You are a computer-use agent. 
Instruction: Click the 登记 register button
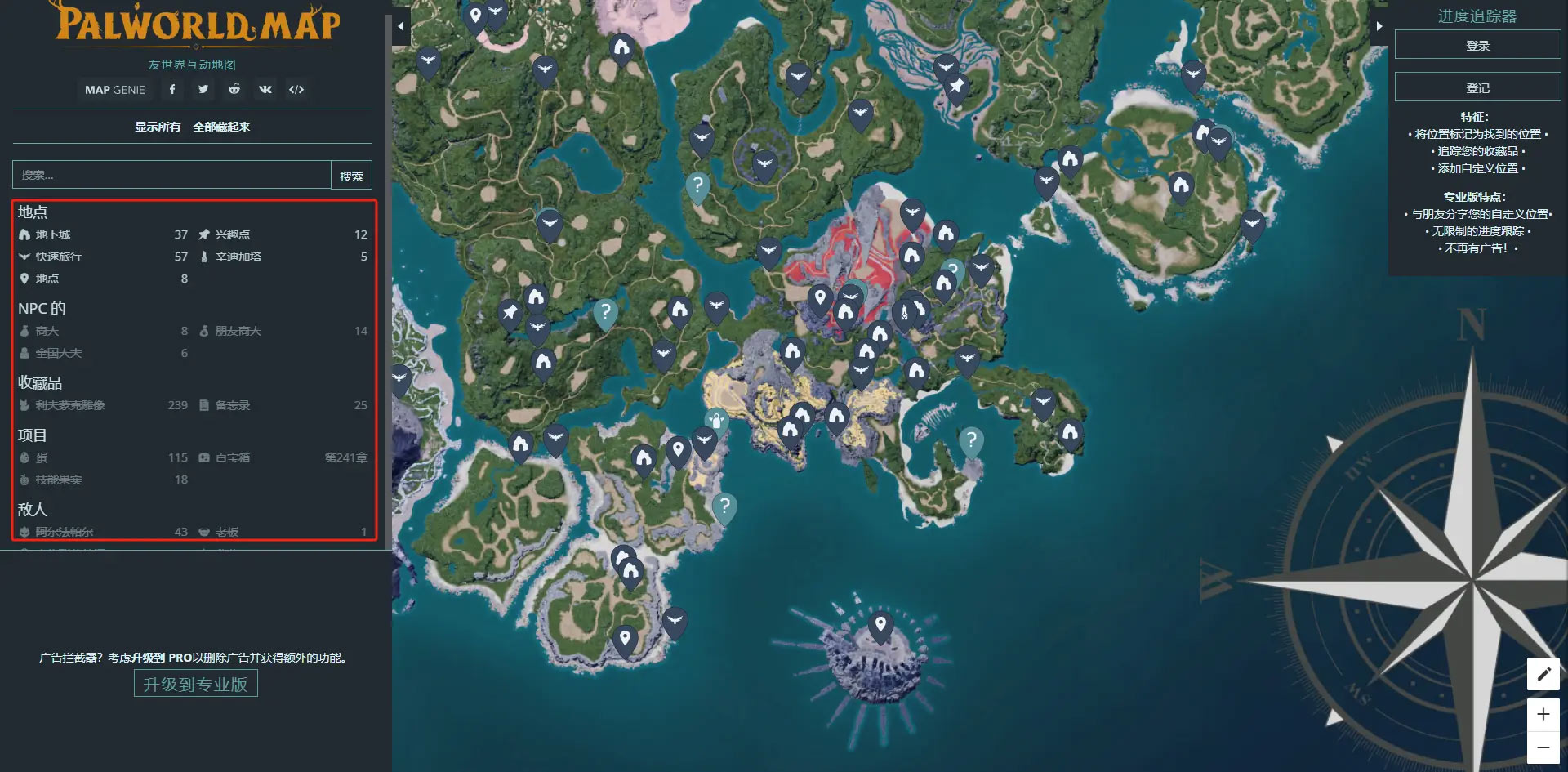tap(1477, 88)
